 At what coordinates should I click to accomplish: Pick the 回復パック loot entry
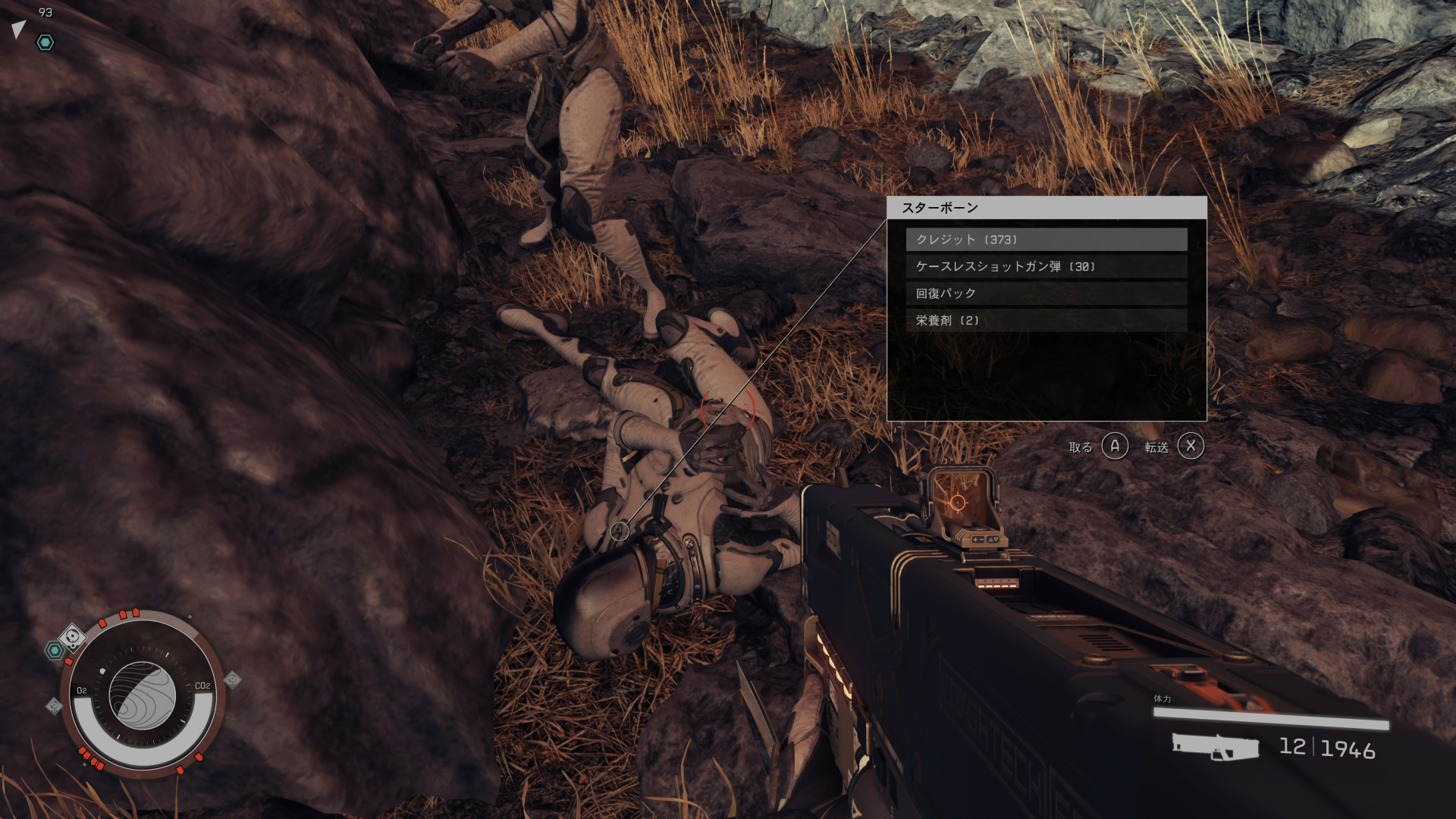point(1046,293)
